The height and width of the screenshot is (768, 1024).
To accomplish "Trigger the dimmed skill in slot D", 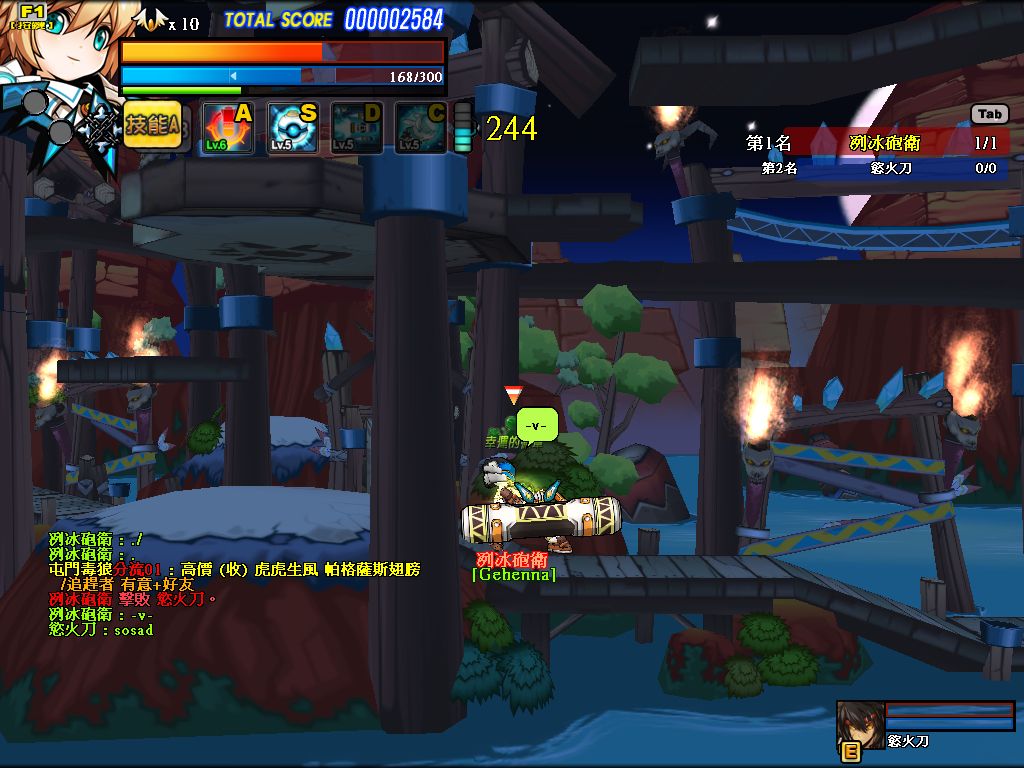I will [357, 128].
